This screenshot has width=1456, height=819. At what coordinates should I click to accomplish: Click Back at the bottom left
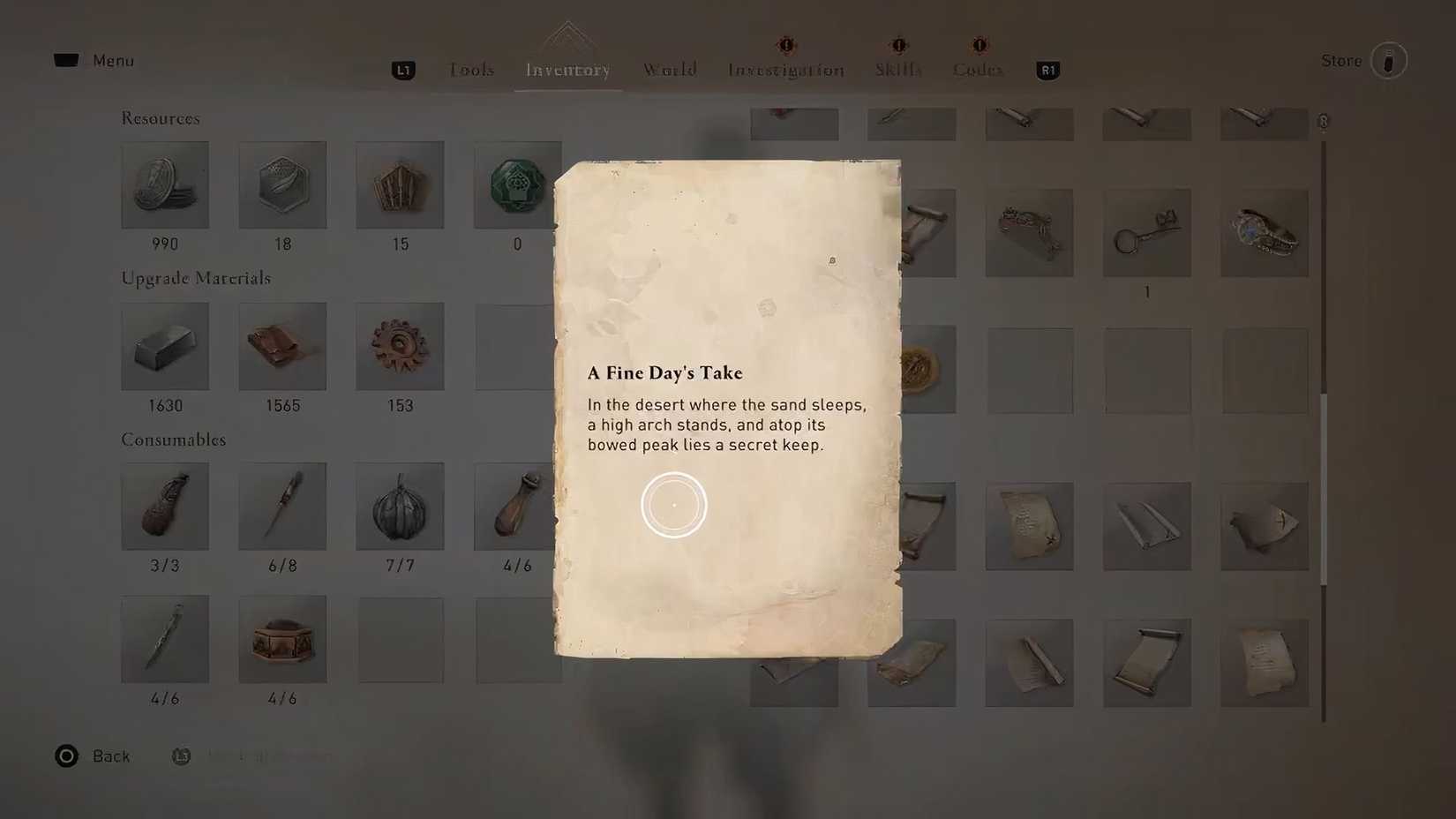93,755
